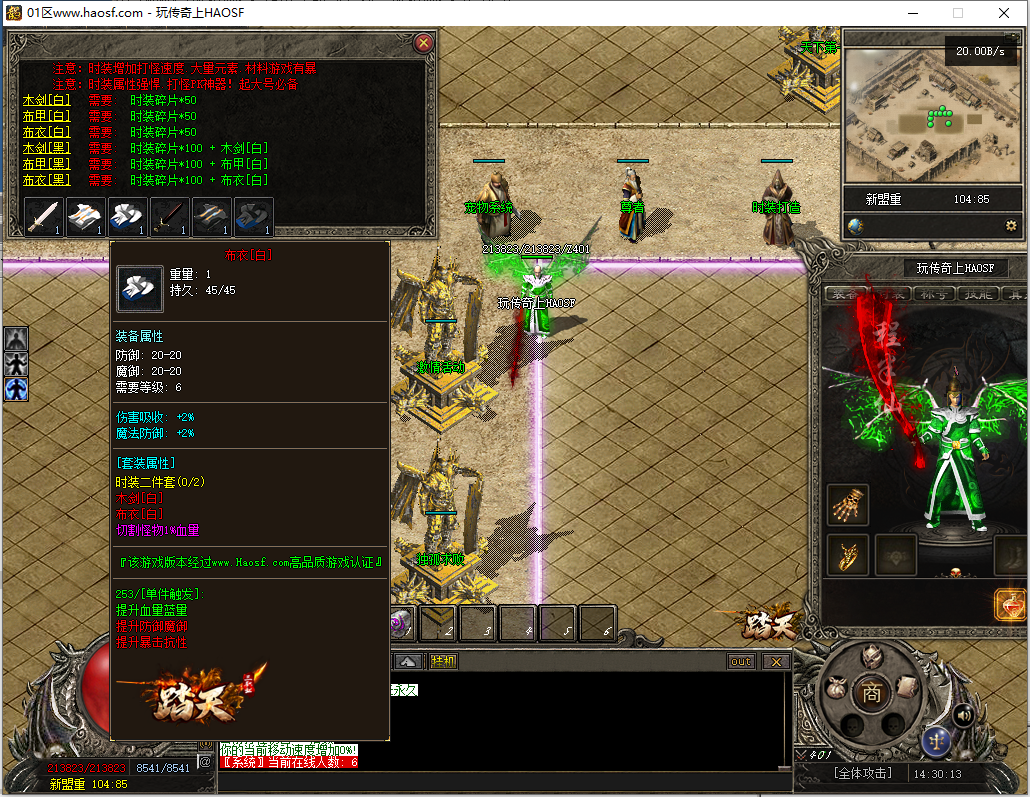Select the white wooden sword item slot
1030x797 pixels.
(x=43, y=217)
